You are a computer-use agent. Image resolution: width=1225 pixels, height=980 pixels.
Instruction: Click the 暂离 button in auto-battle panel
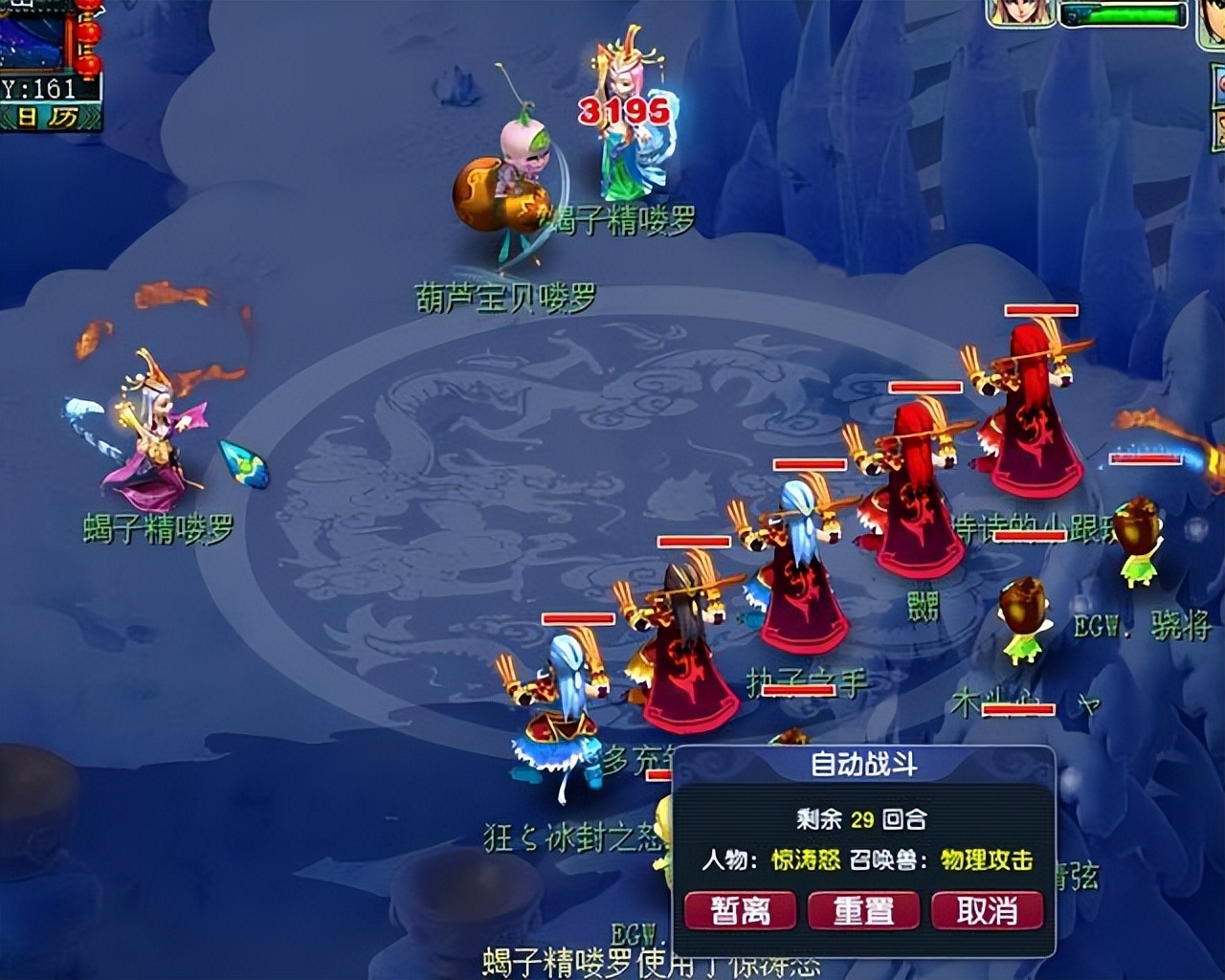(740, 910)
